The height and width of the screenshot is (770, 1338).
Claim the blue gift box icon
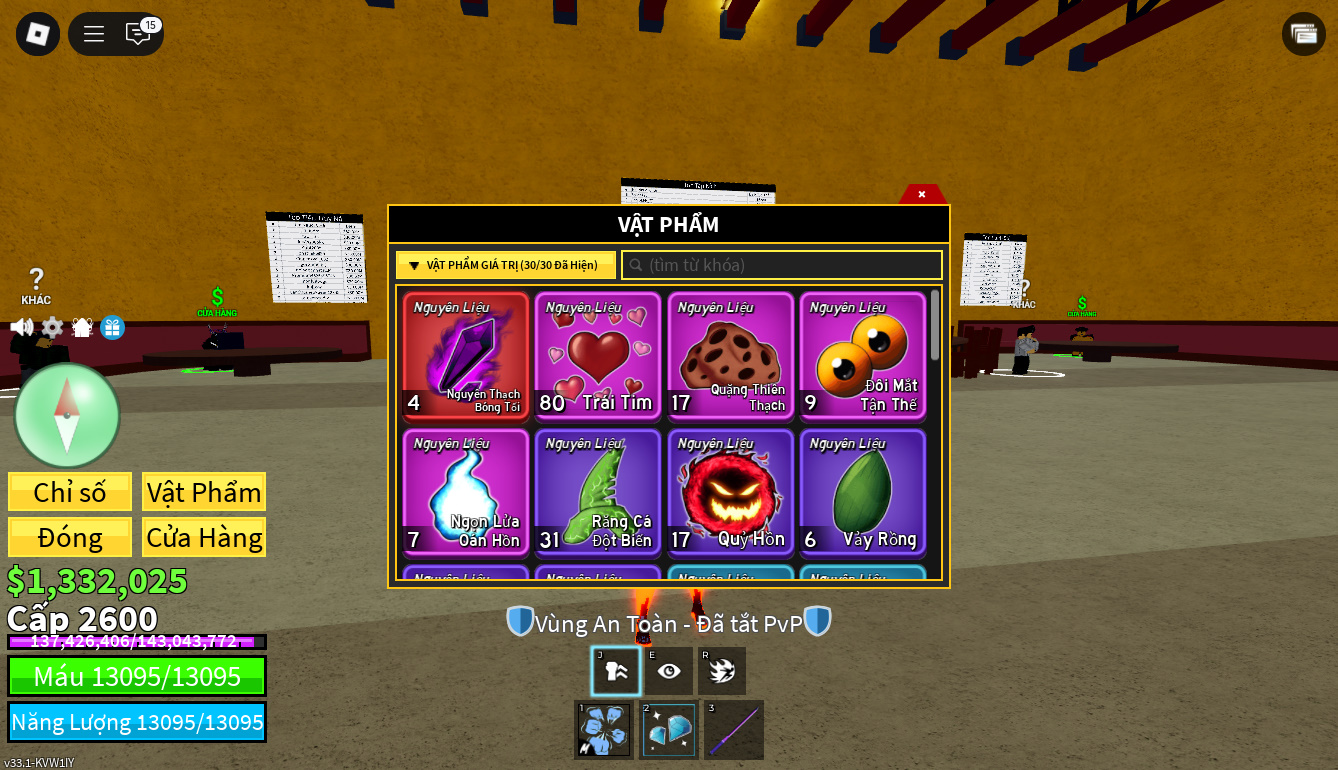[x=112, y=327]
